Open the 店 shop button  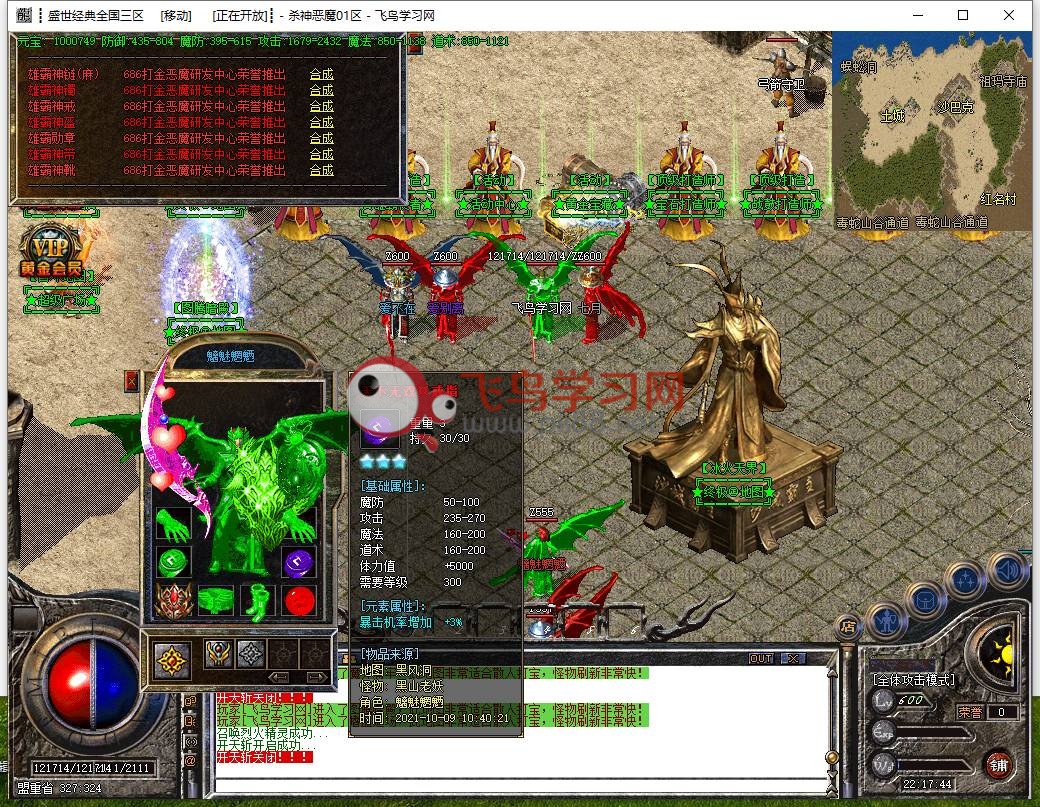pyautogui.click(x=847, y=627)
